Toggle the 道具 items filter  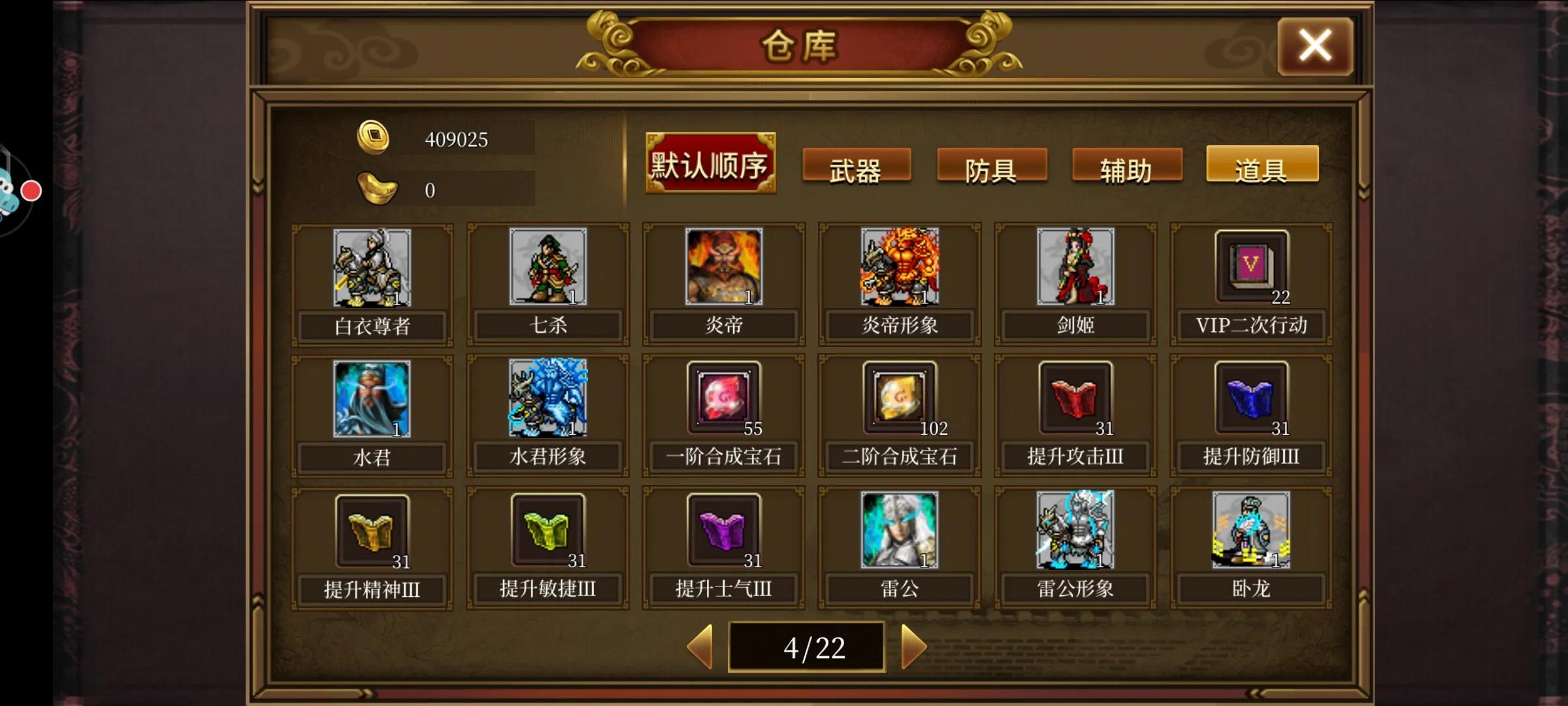coord(1262,165)
